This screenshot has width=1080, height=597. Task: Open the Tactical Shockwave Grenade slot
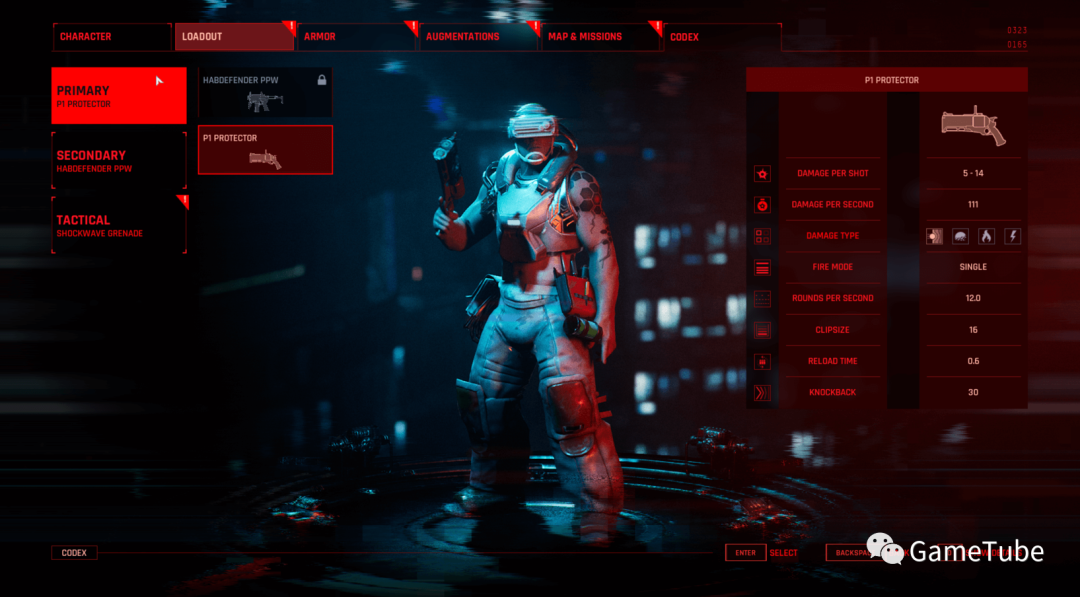[119, 225]
